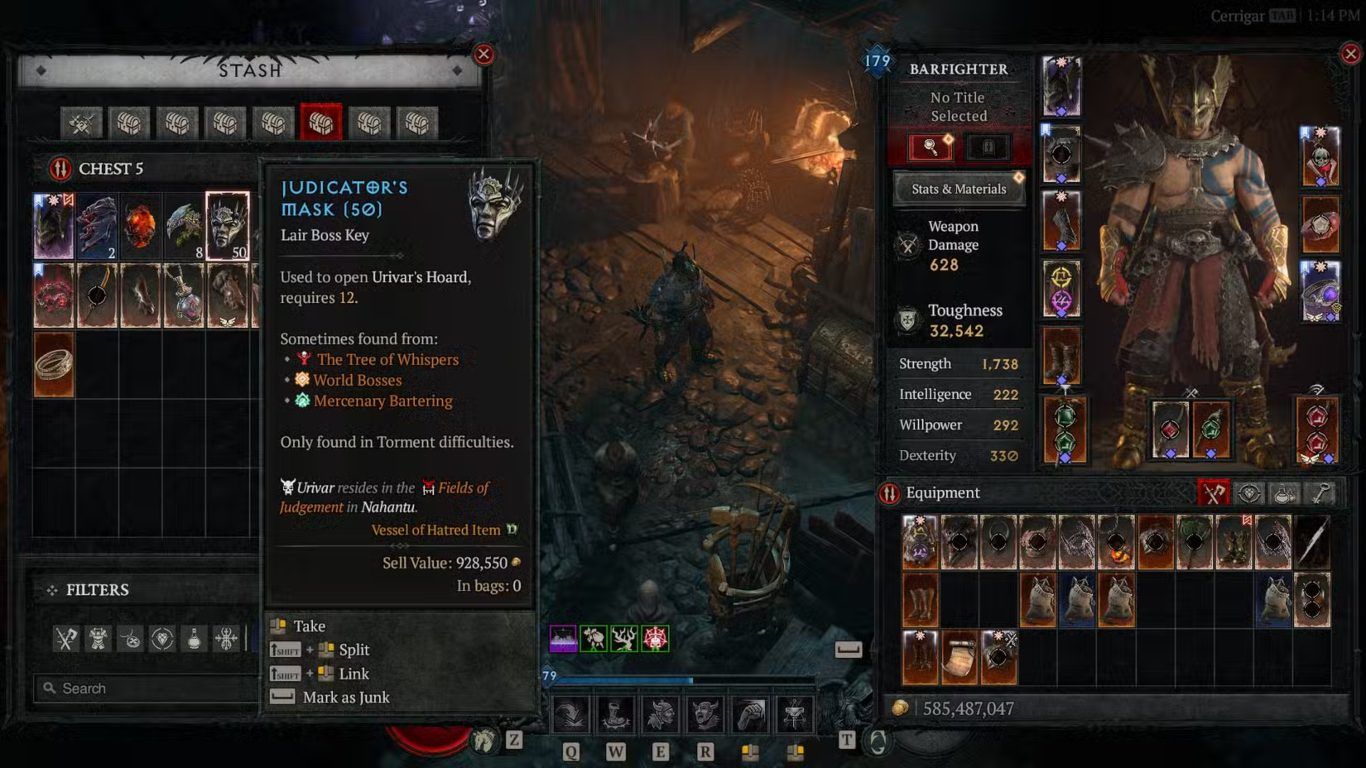Select the orange gem in stash
The height and width of the screenshot is (768, 1366).
[141, 226]
